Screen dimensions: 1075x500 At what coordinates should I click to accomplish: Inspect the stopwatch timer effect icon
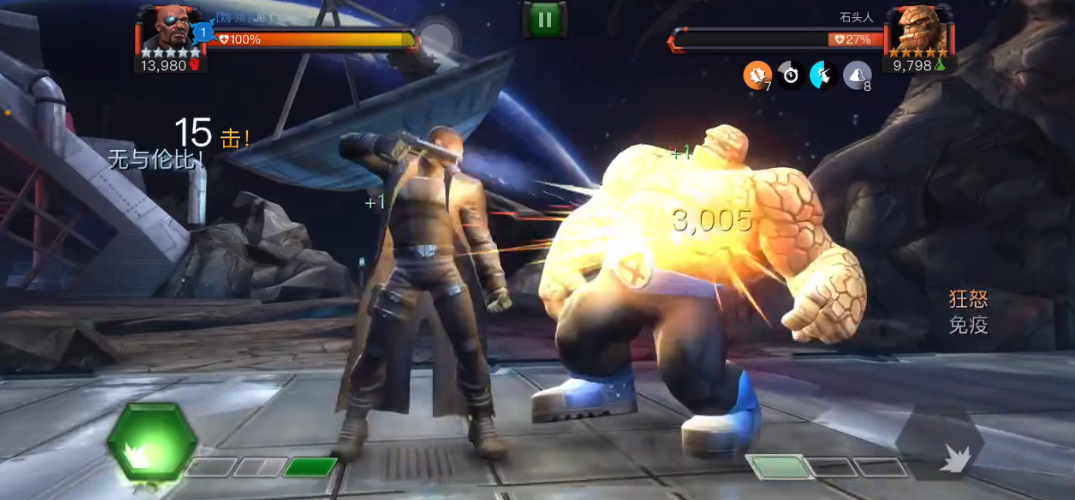click(790, 74)
